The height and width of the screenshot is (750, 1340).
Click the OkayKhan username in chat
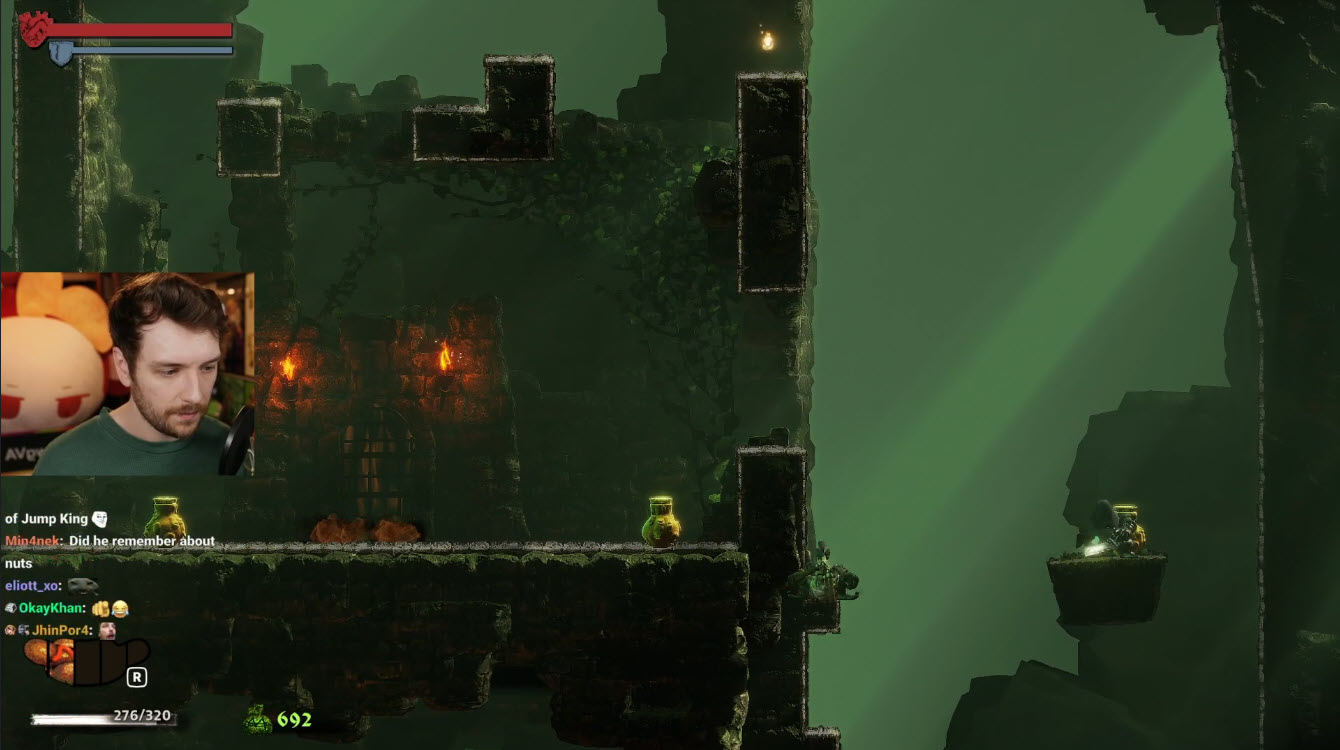(x=51, y=608)
